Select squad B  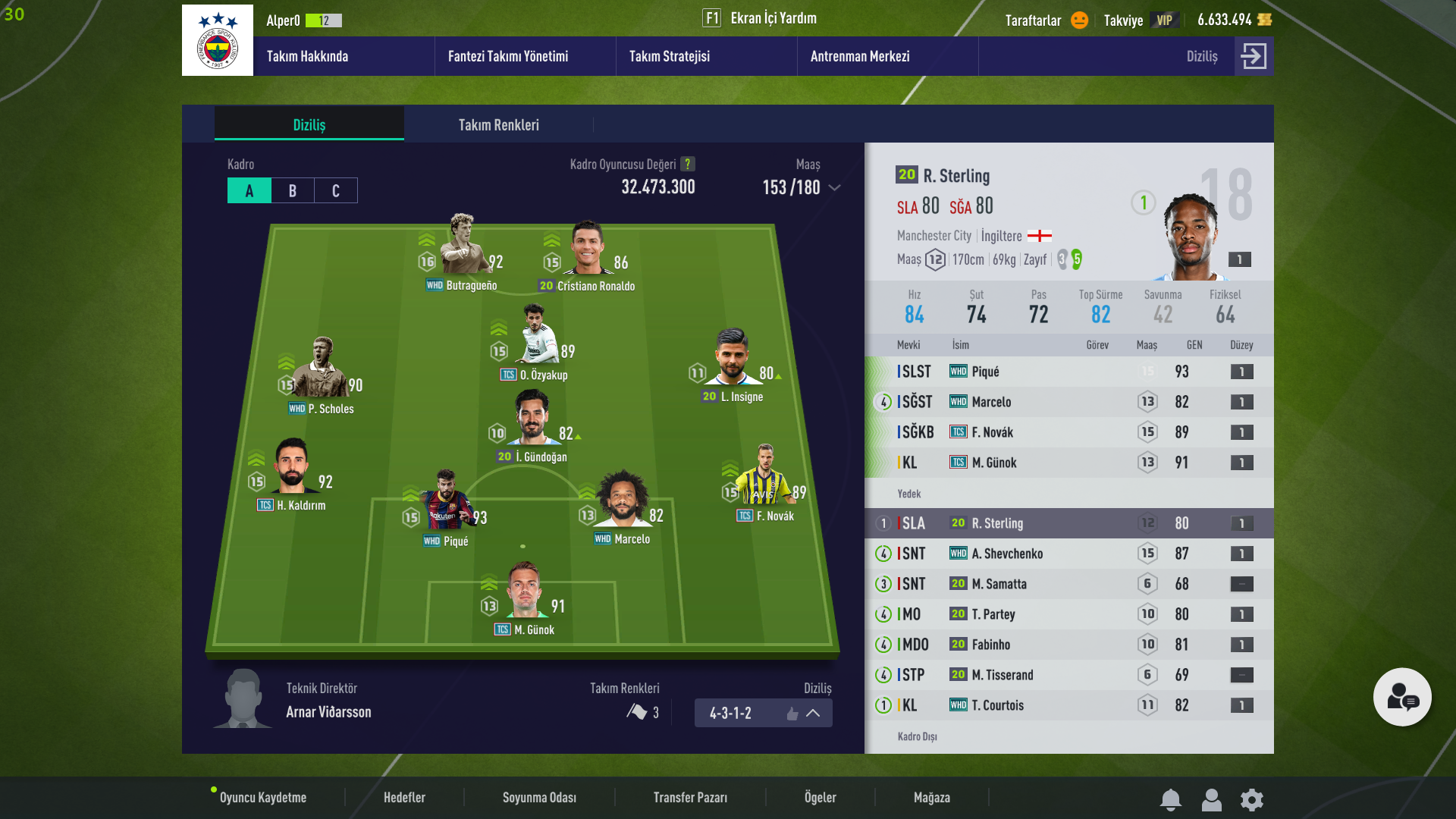point(293,190)
